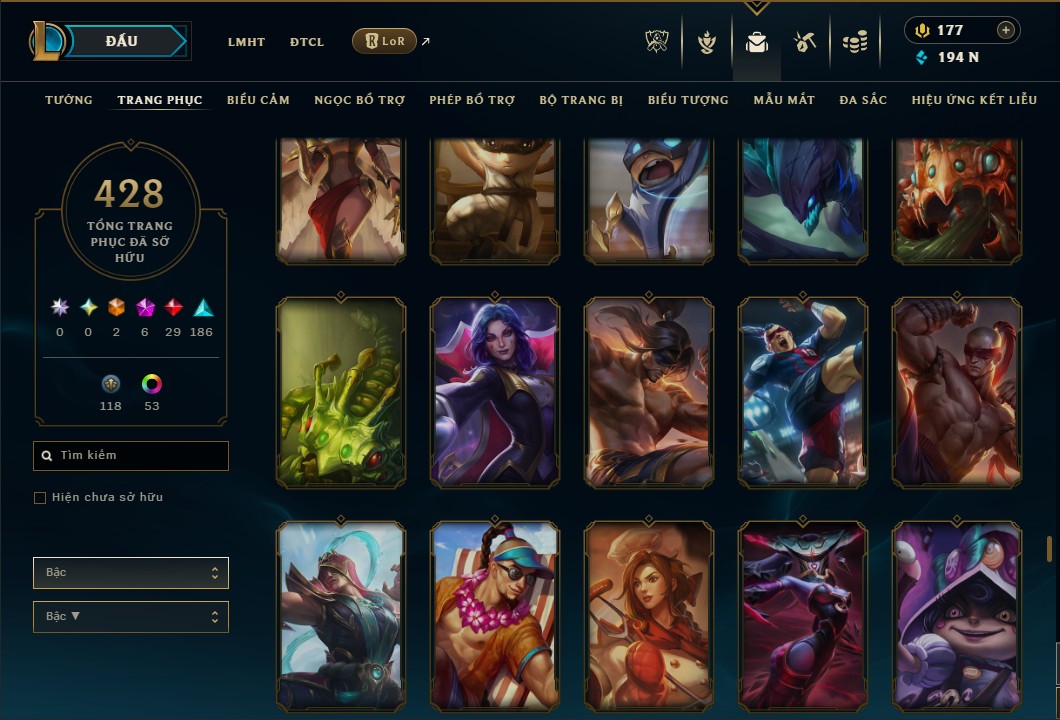This screenshot has height=720, width=1060.
Task: Switch to the TƯỚNG tab
Action: [69, 100]
